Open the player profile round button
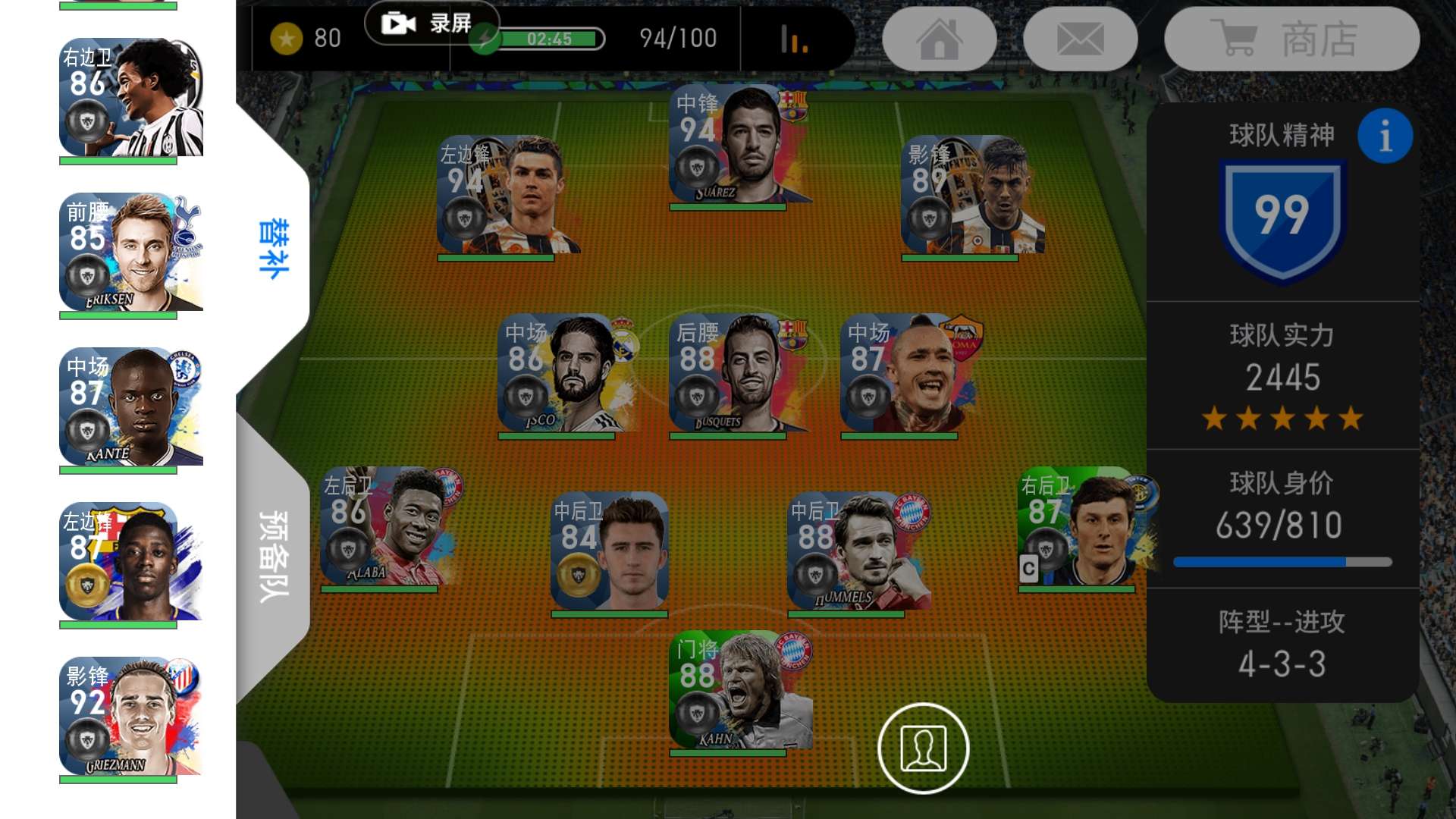Image resolution: width=1456 pixels, height=819 pixels. tap(923, 748)
